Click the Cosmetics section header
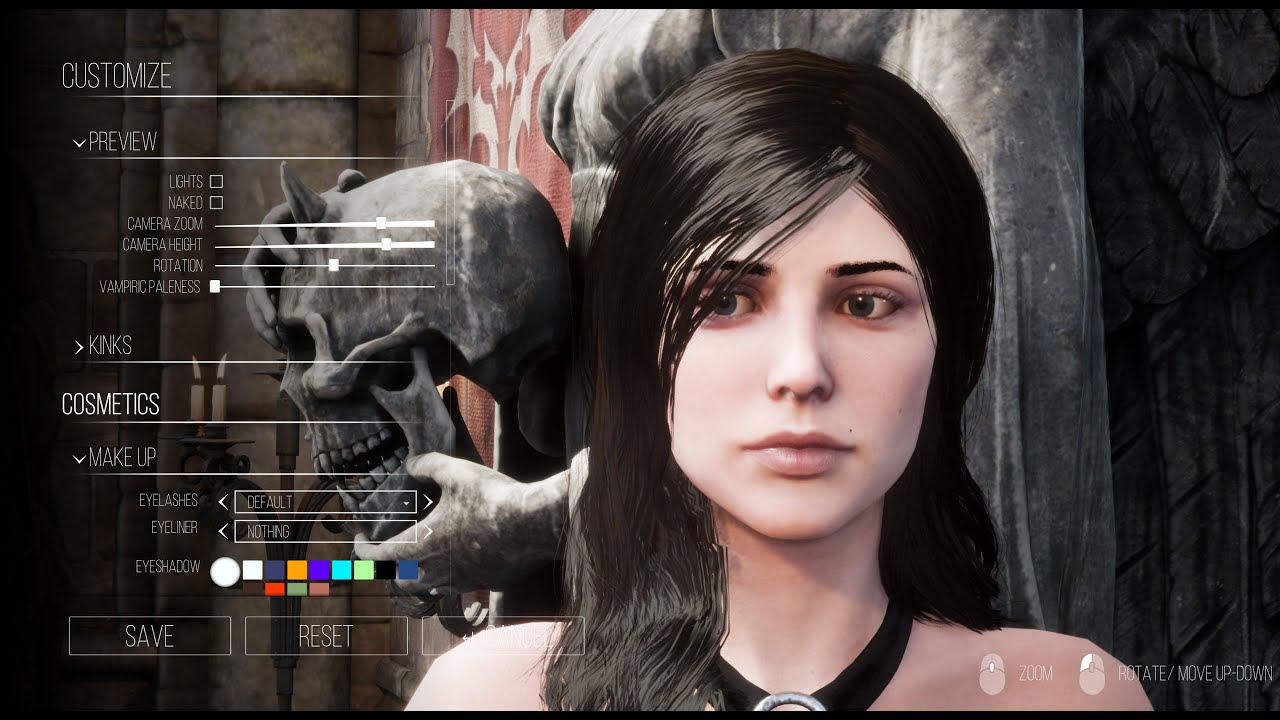 pos(111,404)
